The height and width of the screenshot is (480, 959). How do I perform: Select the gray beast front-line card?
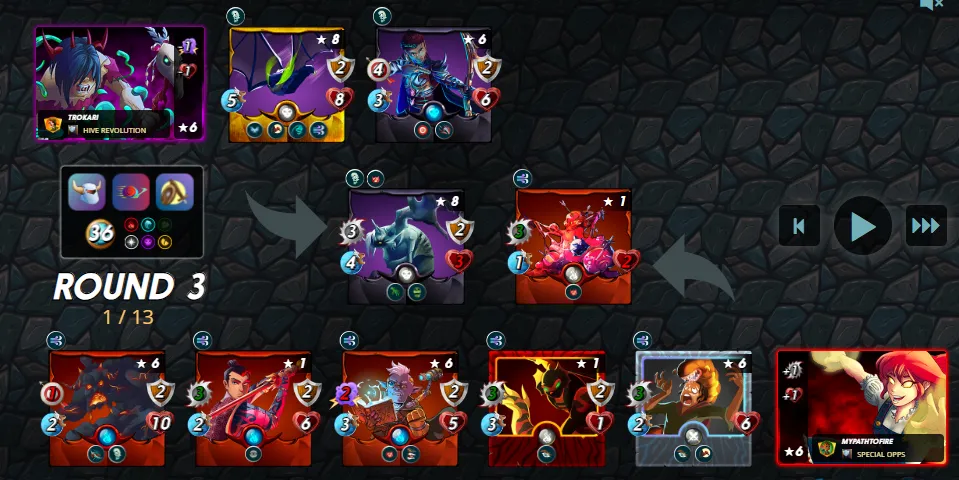[406, 246]
